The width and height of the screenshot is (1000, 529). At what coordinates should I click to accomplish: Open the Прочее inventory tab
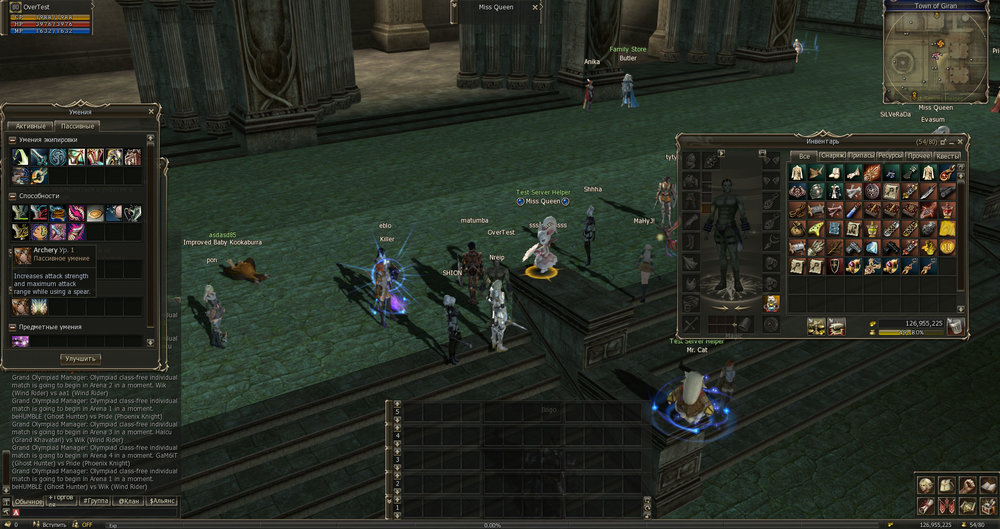coord(919,156)
